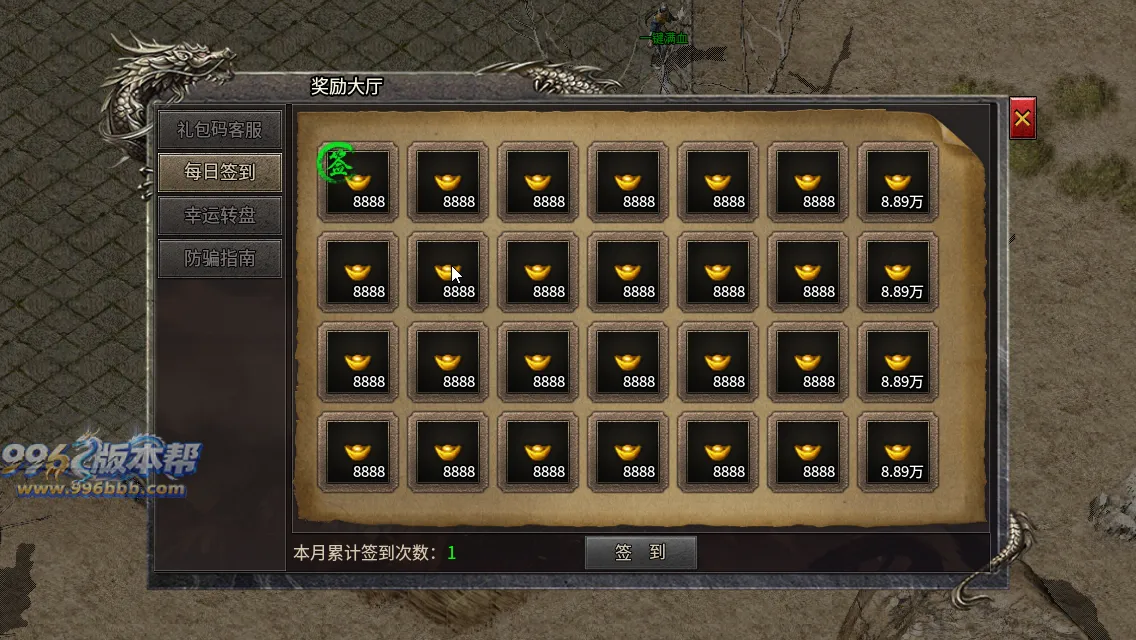The image size is (1136, 640).
Task: Close the reward hall window
Action: click(1022, 119)
